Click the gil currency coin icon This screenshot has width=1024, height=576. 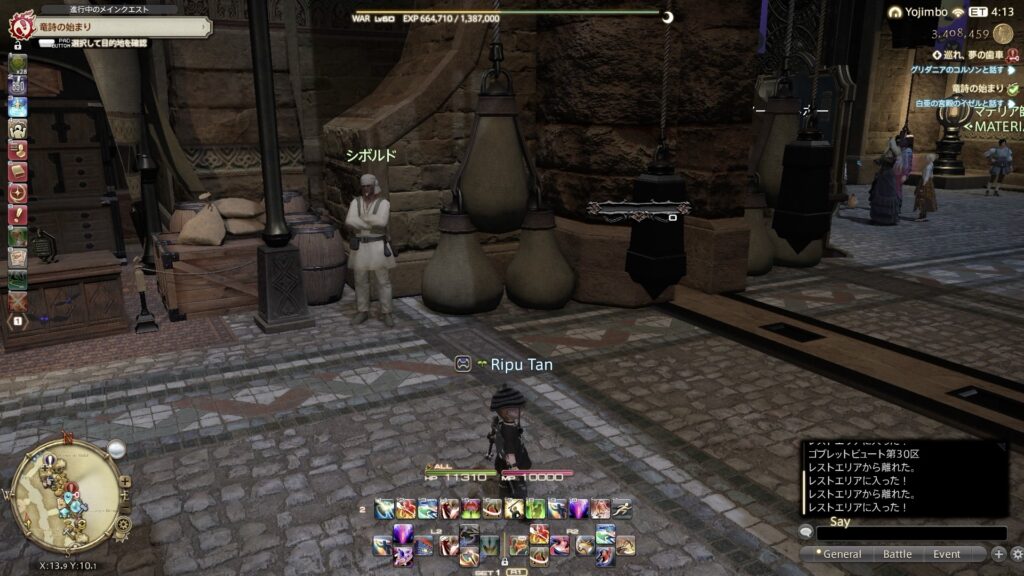coord(1003,33)
